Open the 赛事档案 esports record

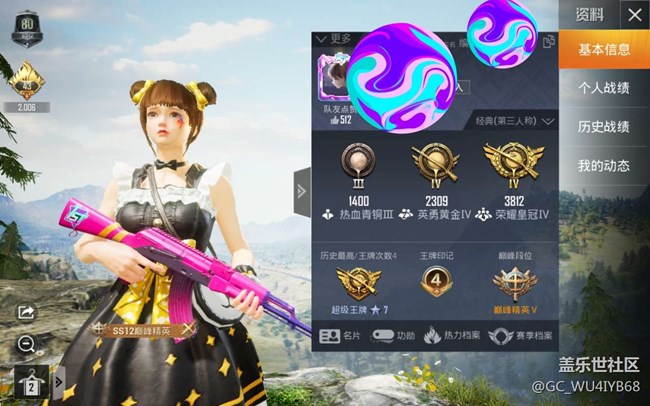pos(520,337)
